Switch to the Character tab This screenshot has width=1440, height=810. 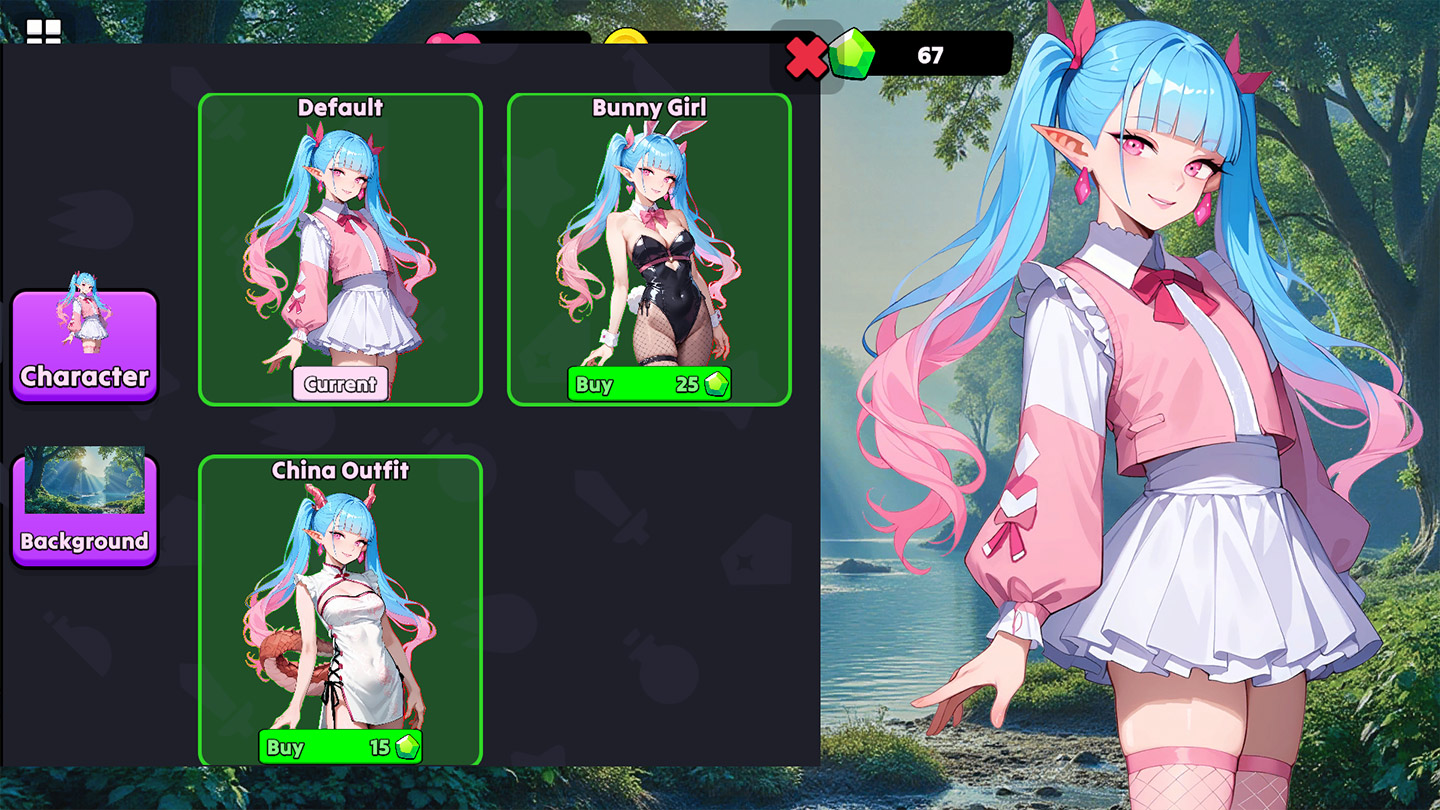[85, 345]
